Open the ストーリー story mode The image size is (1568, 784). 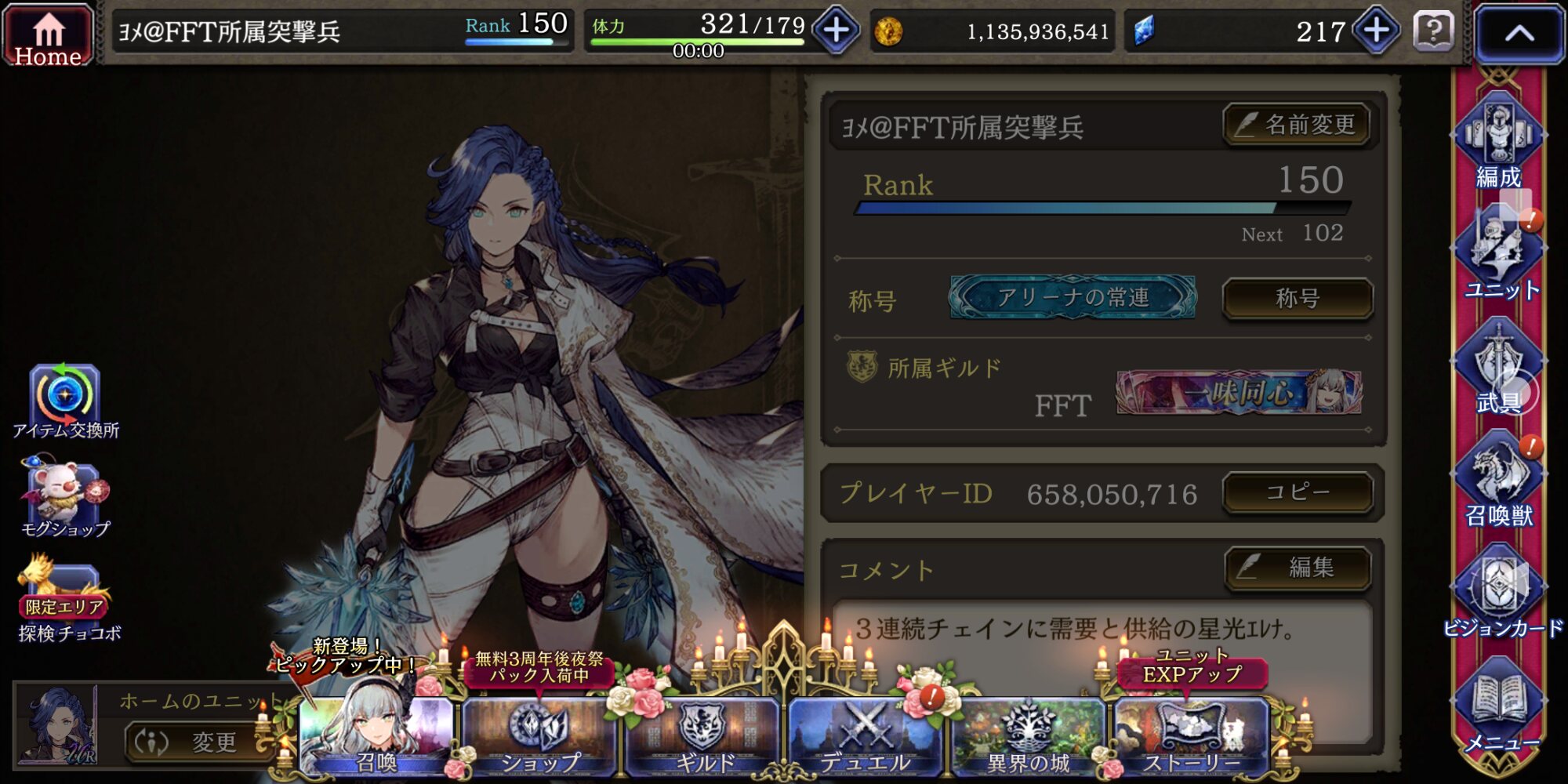(x=1191, y=737)
